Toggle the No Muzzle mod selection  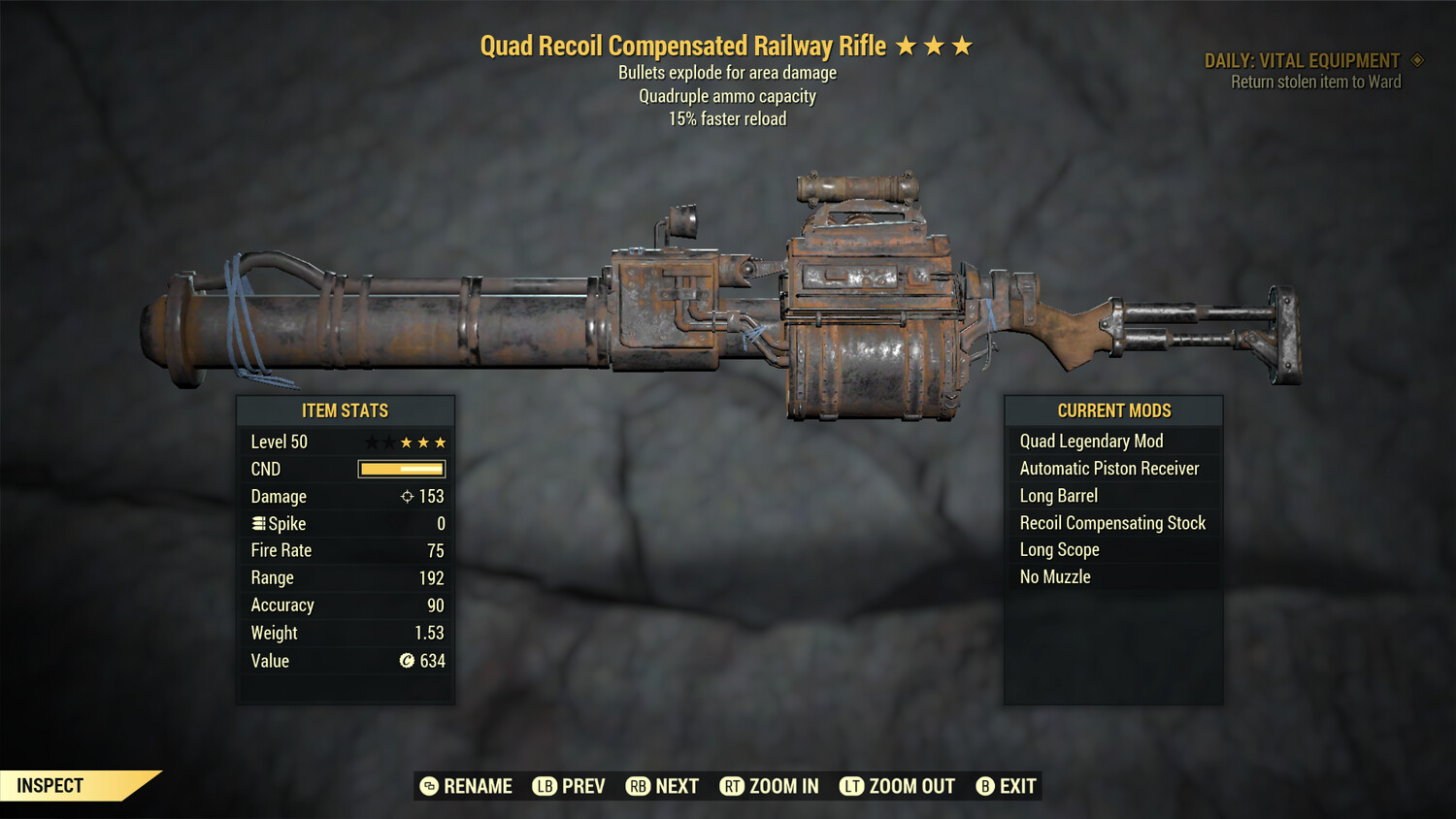(1058, 576)
